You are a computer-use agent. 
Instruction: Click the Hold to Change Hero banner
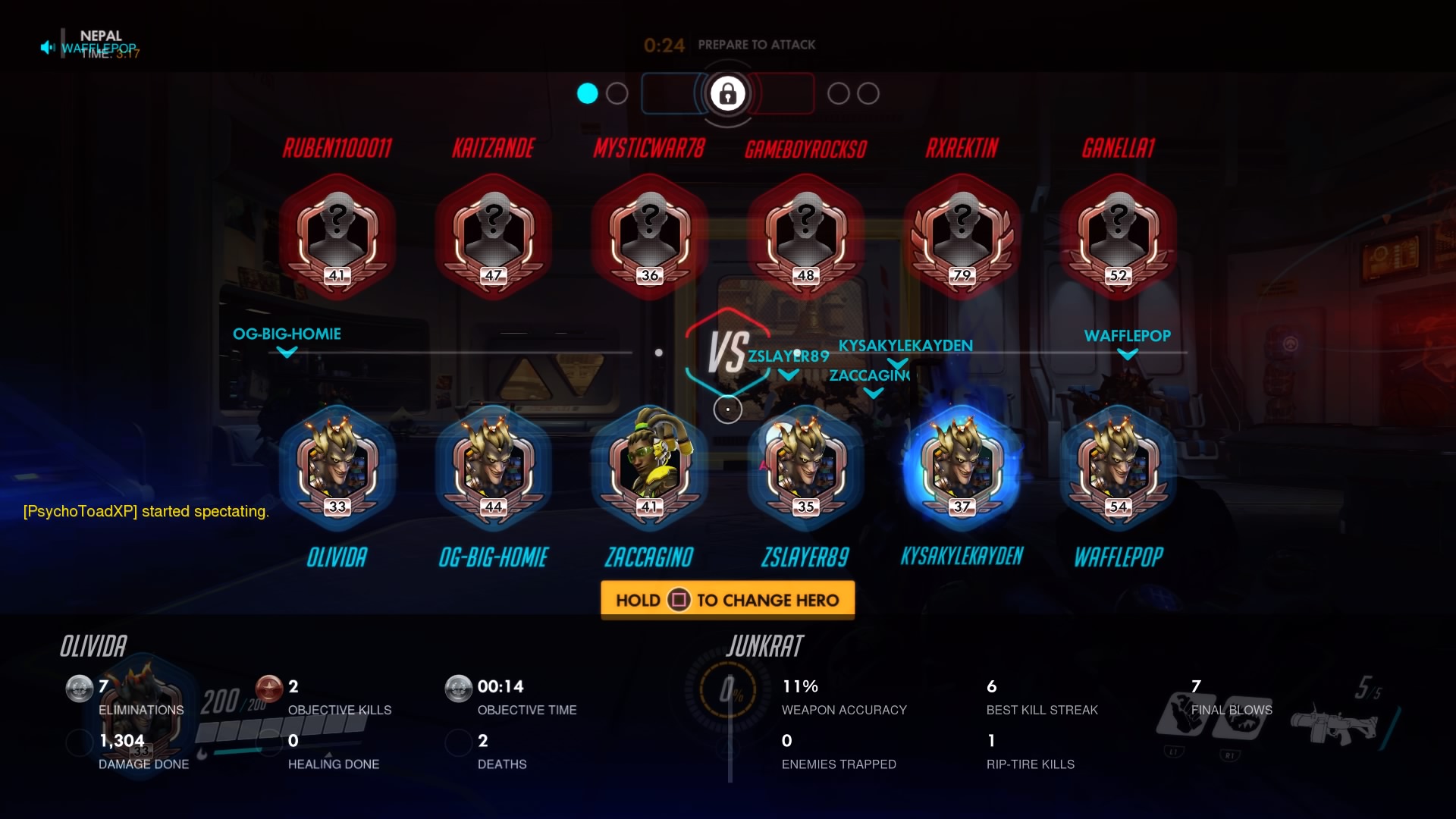(x=727, y=600)
